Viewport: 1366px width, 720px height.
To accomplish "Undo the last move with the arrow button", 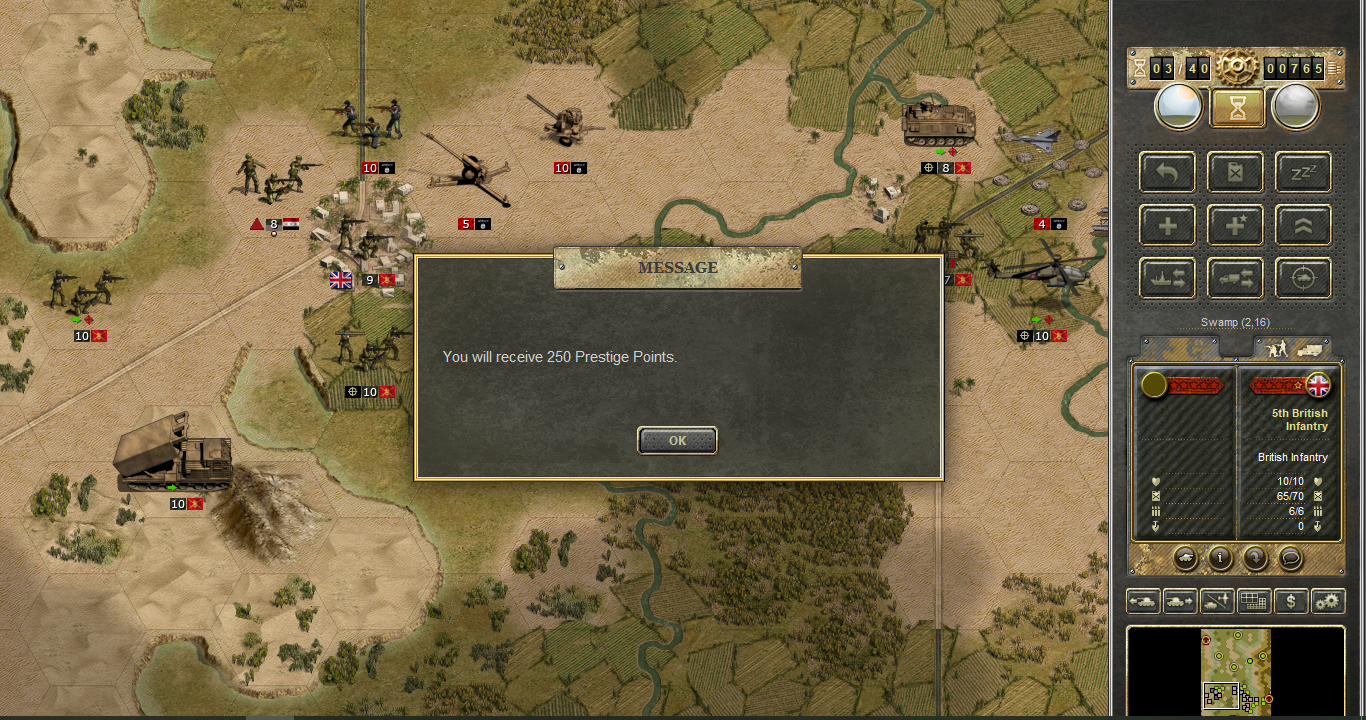I will [1167, 172].
